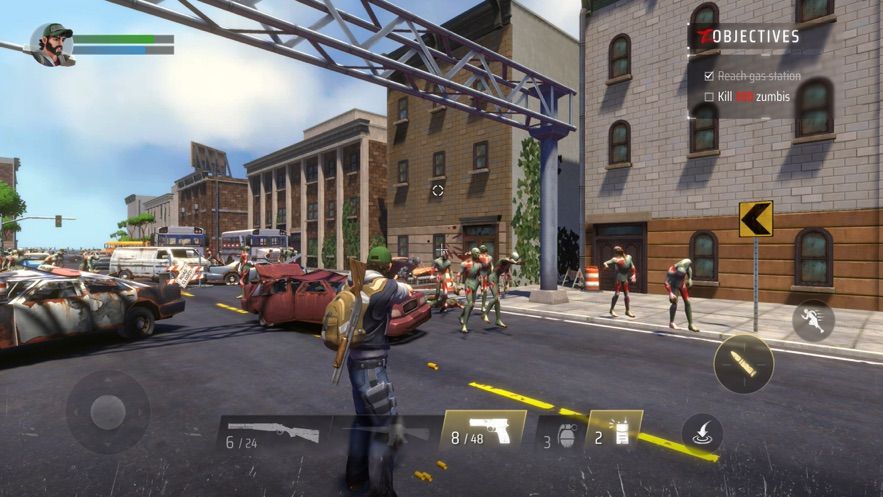Image resolution: width=883 pixels, height=497 pixels.
Task: Tap the virtual movement joystick
Action: (x=108, y=412)
